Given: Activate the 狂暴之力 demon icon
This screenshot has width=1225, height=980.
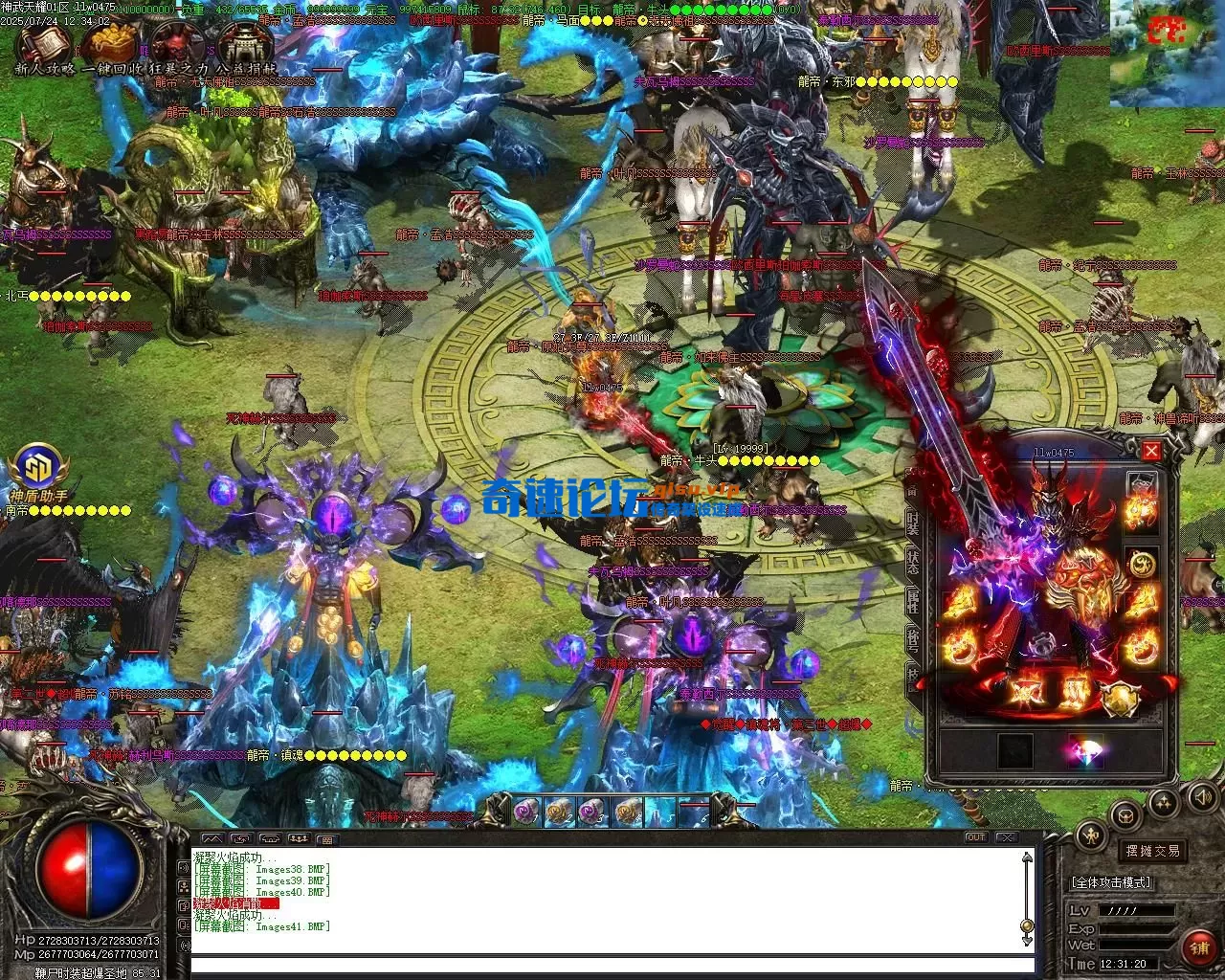Looking at the screenshot, I should point(175,43).
